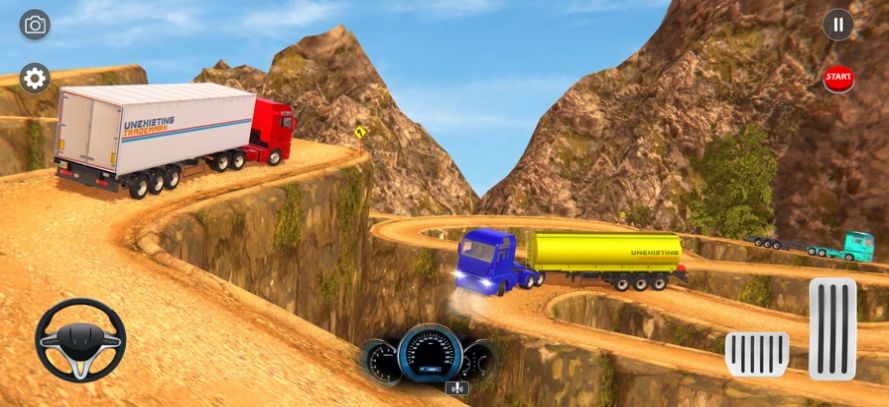Open the settings gear menu

[x=35, y=78]
